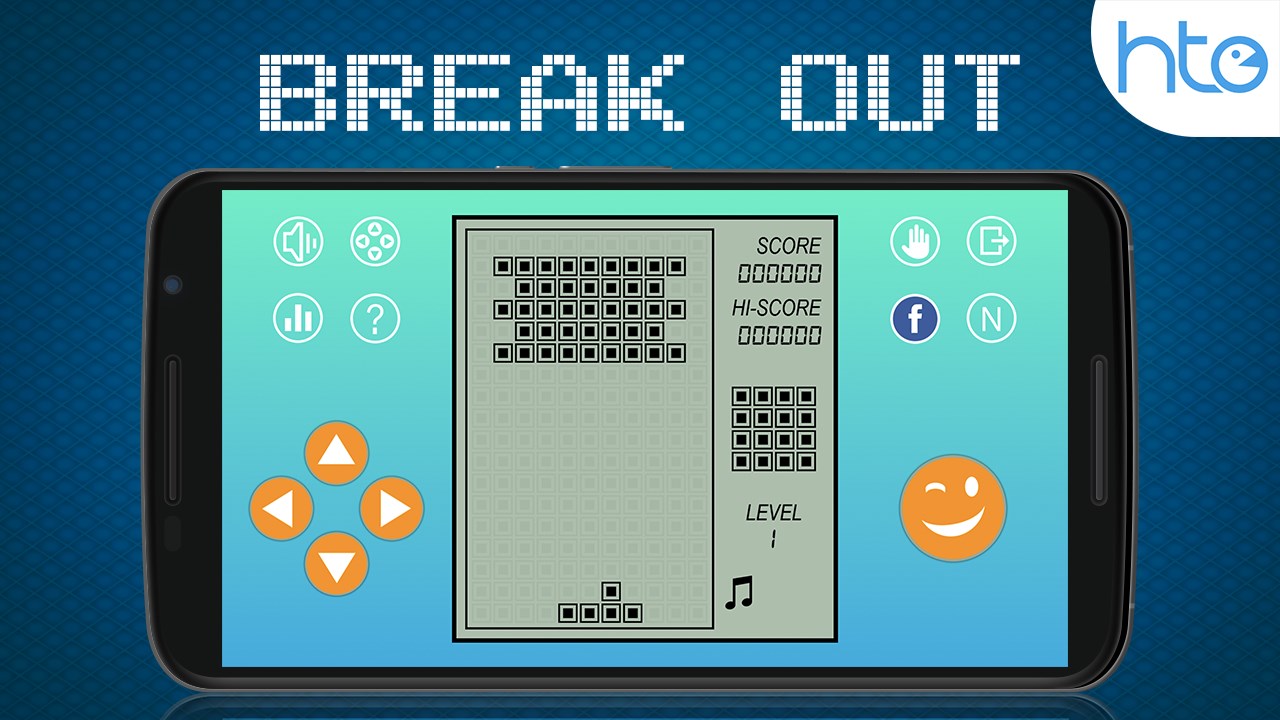Share your score on Facebook

pos(916,318)
